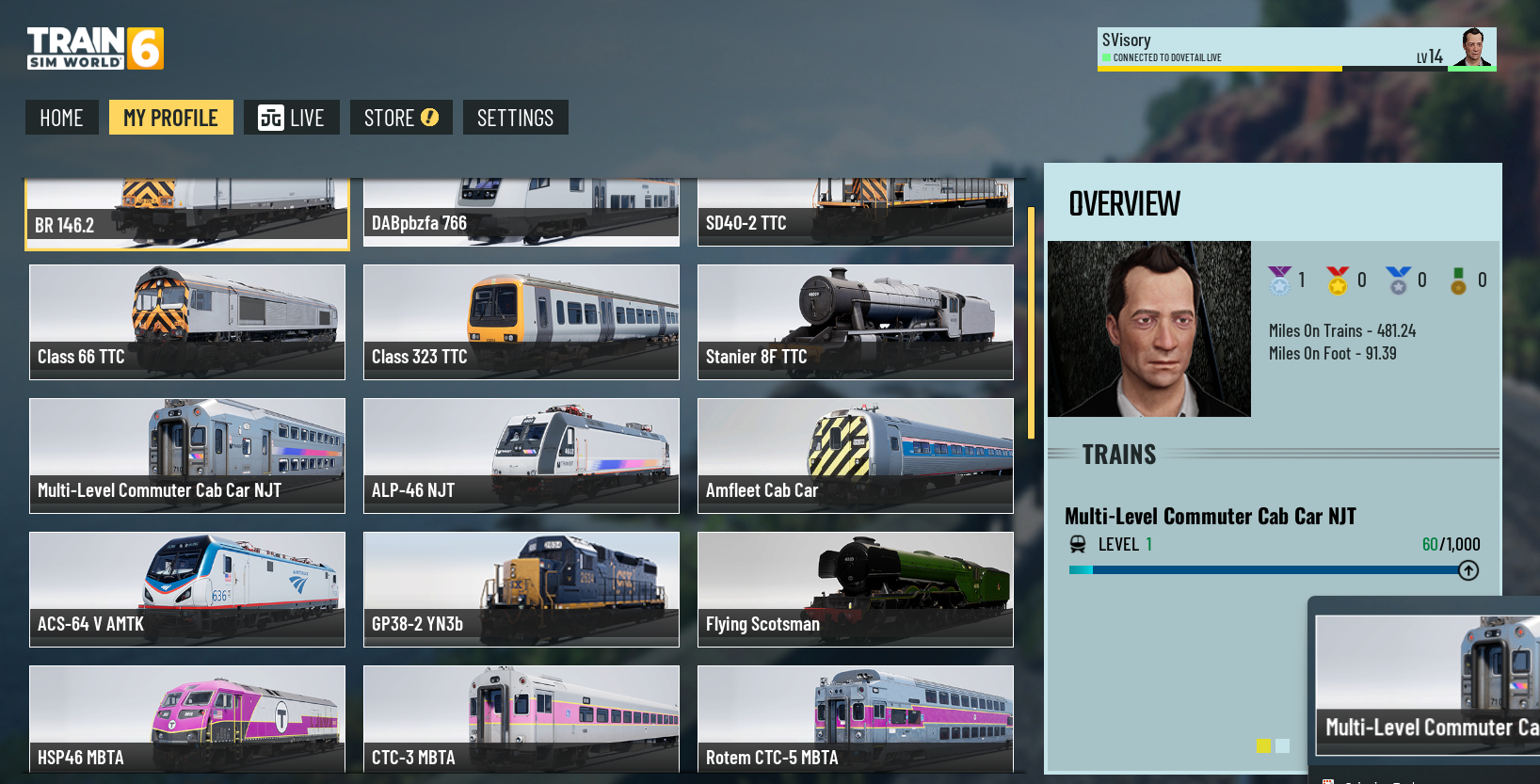This screenshot has height=784, width=1540.
Task: Choose the GP38-2 YN3b tile
Action: point(521,589)
